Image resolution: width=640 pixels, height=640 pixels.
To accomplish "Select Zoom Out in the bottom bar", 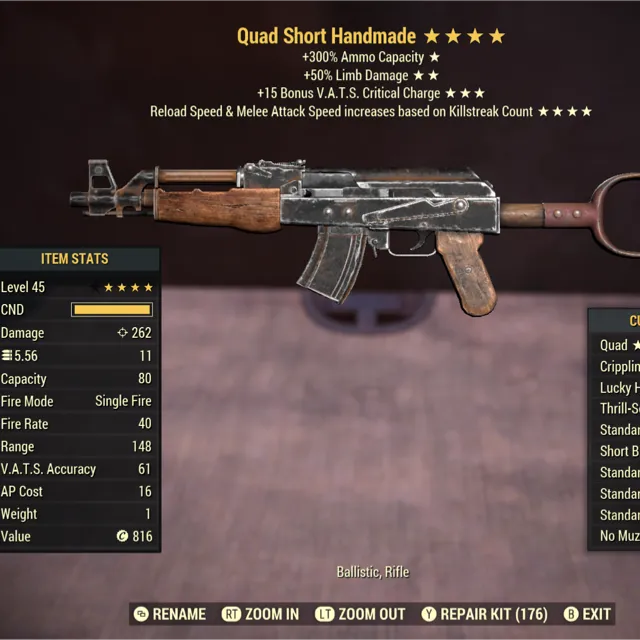I will 360,614.
